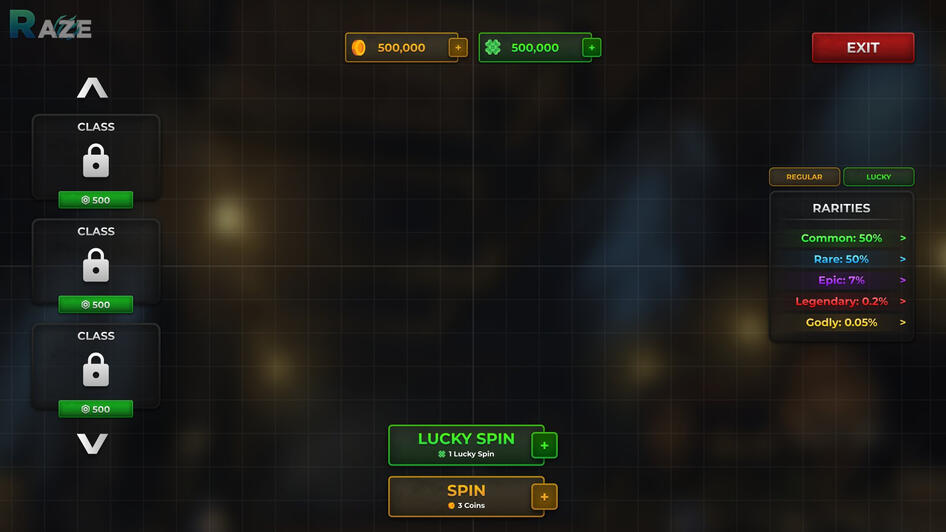
Task: Click the orange Spin button
Action: tap(465, 495)
